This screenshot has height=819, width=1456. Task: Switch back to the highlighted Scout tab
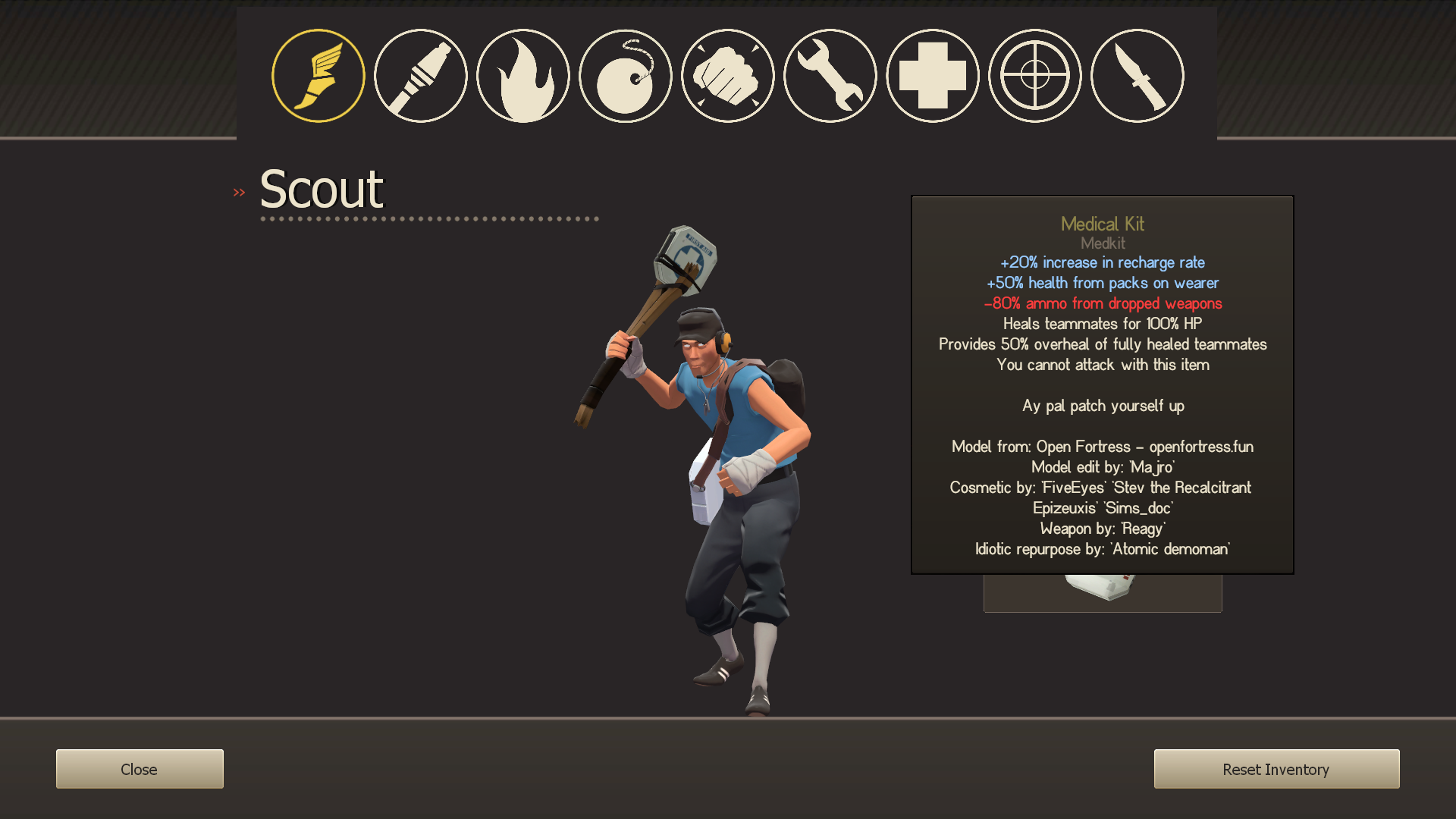318,75
